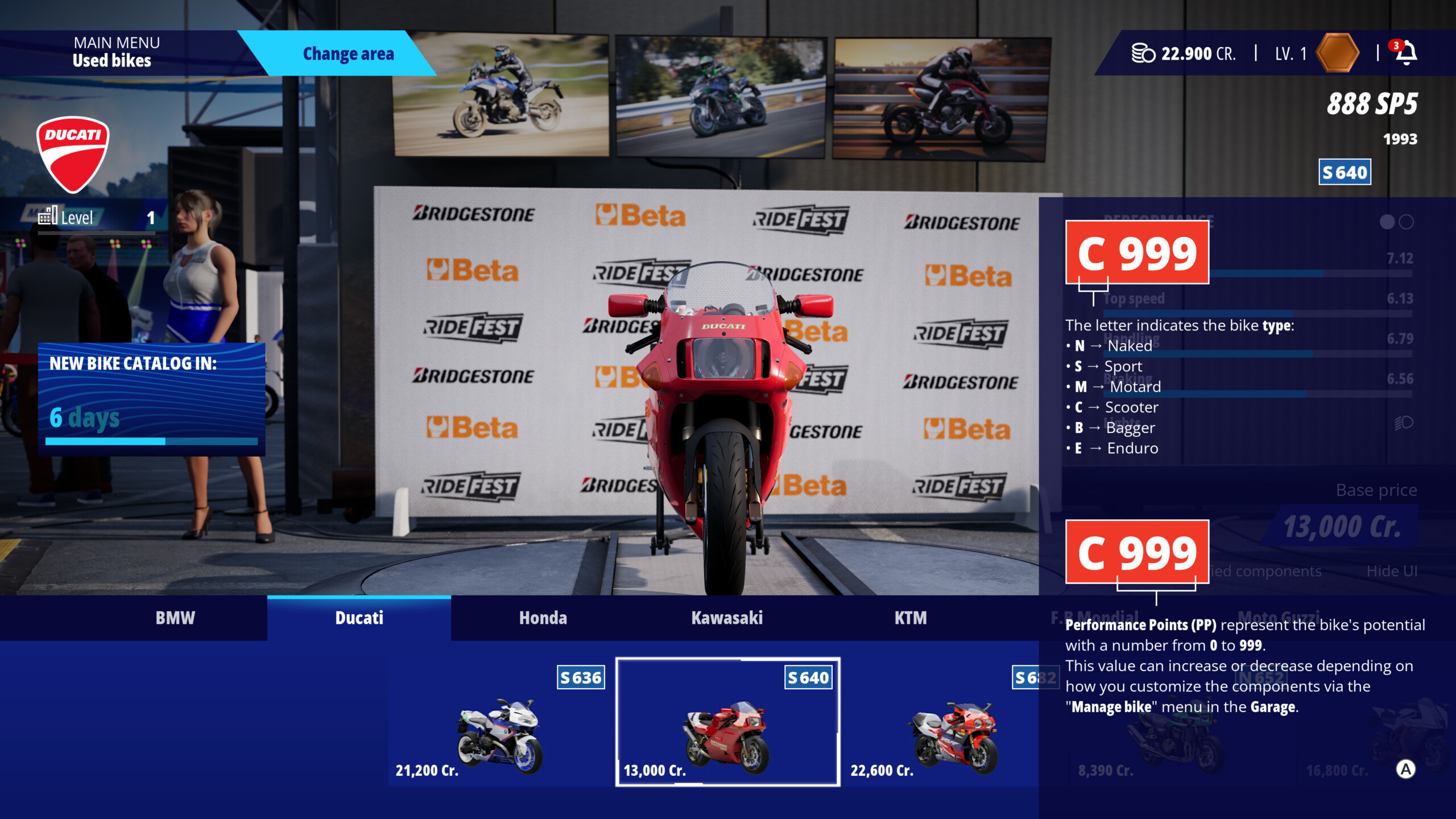The image size is (1456, 819).
Task: Choose the bike priced 22,600 Cr.
Action: tap(944, 722)
